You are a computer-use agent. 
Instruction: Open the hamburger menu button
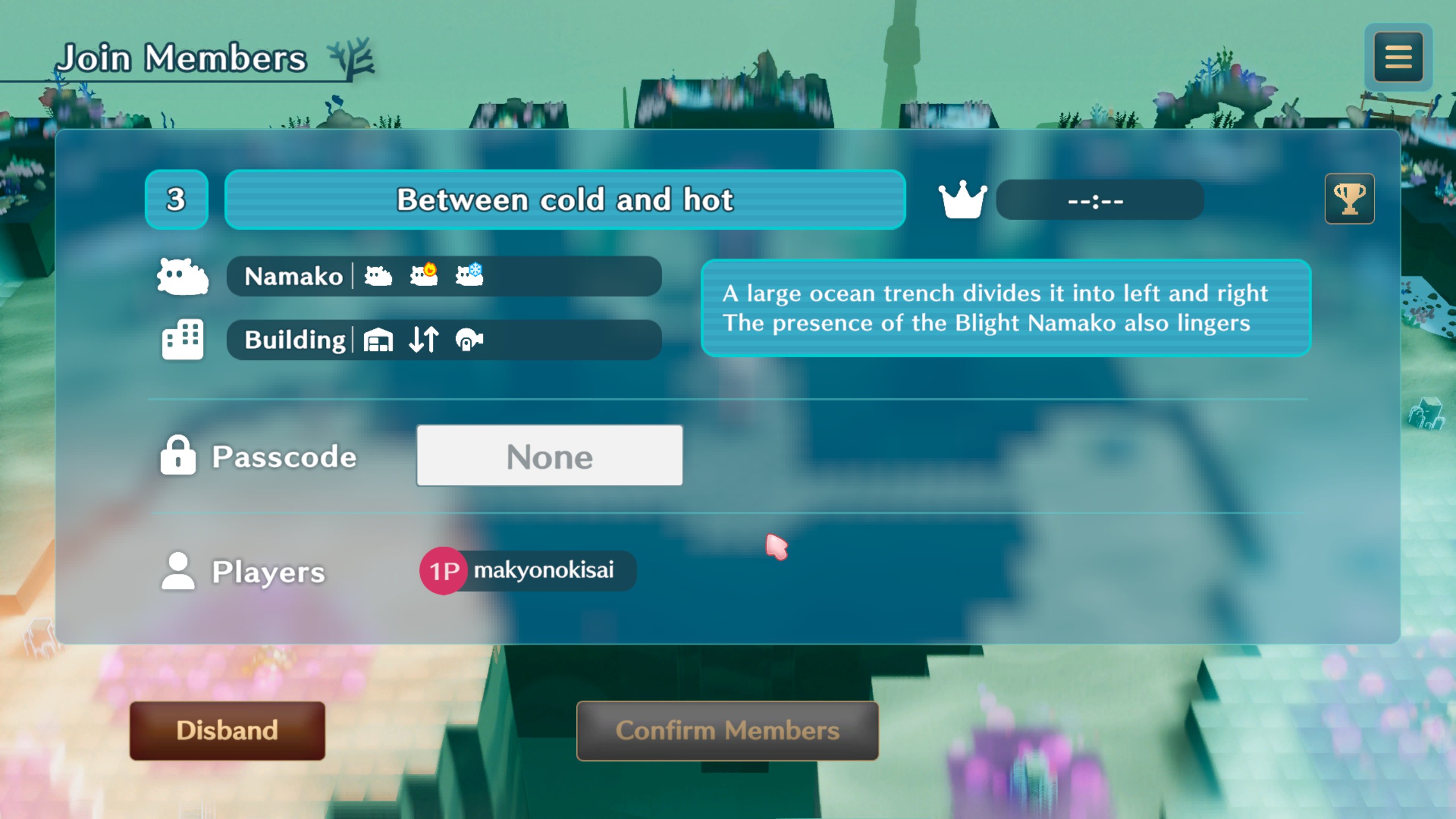pos(1398,57)
